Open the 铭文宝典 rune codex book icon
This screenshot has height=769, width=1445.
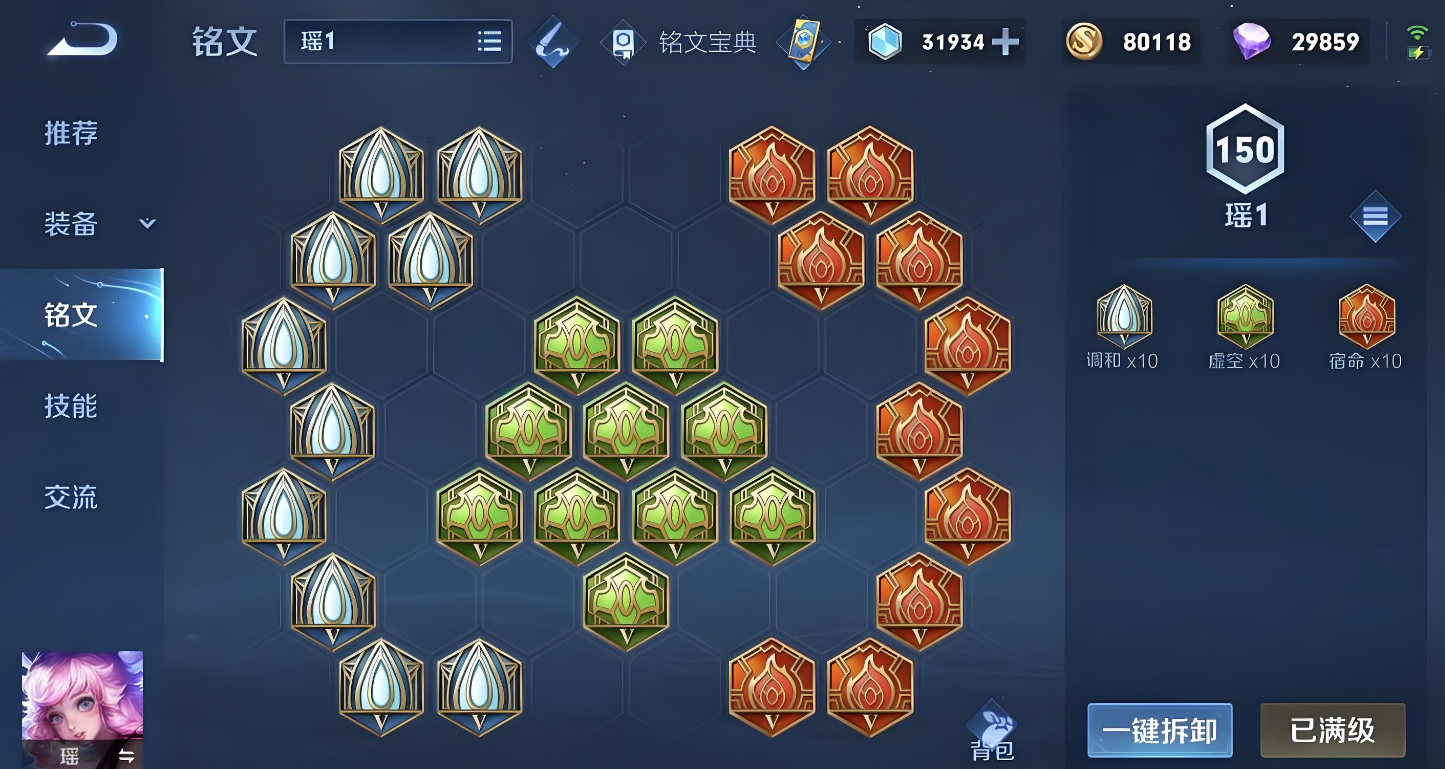click(x=624, y=42)
